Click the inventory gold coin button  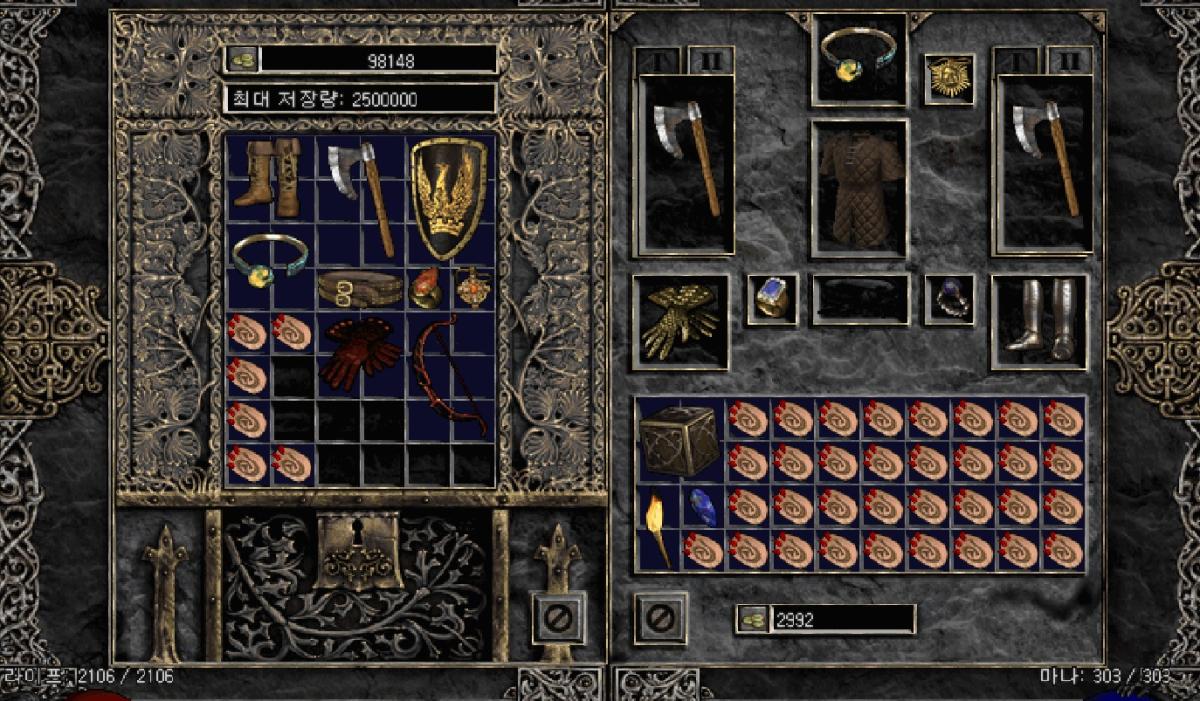click(x=752, y=620)
